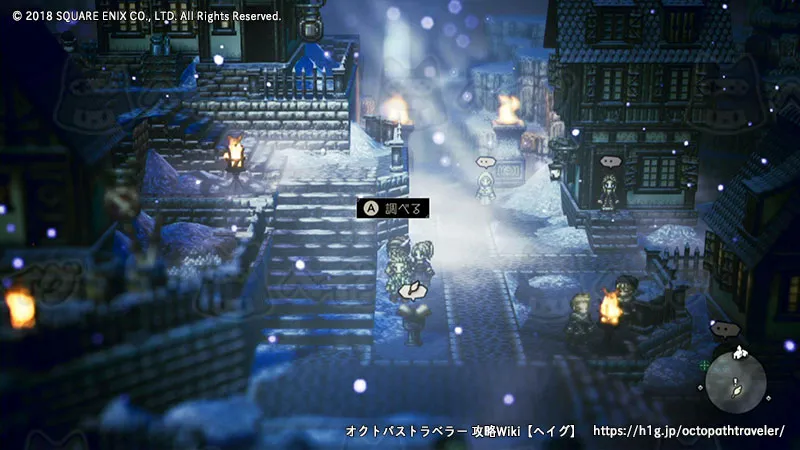Click the circular minimap radar

coord(736,382)
